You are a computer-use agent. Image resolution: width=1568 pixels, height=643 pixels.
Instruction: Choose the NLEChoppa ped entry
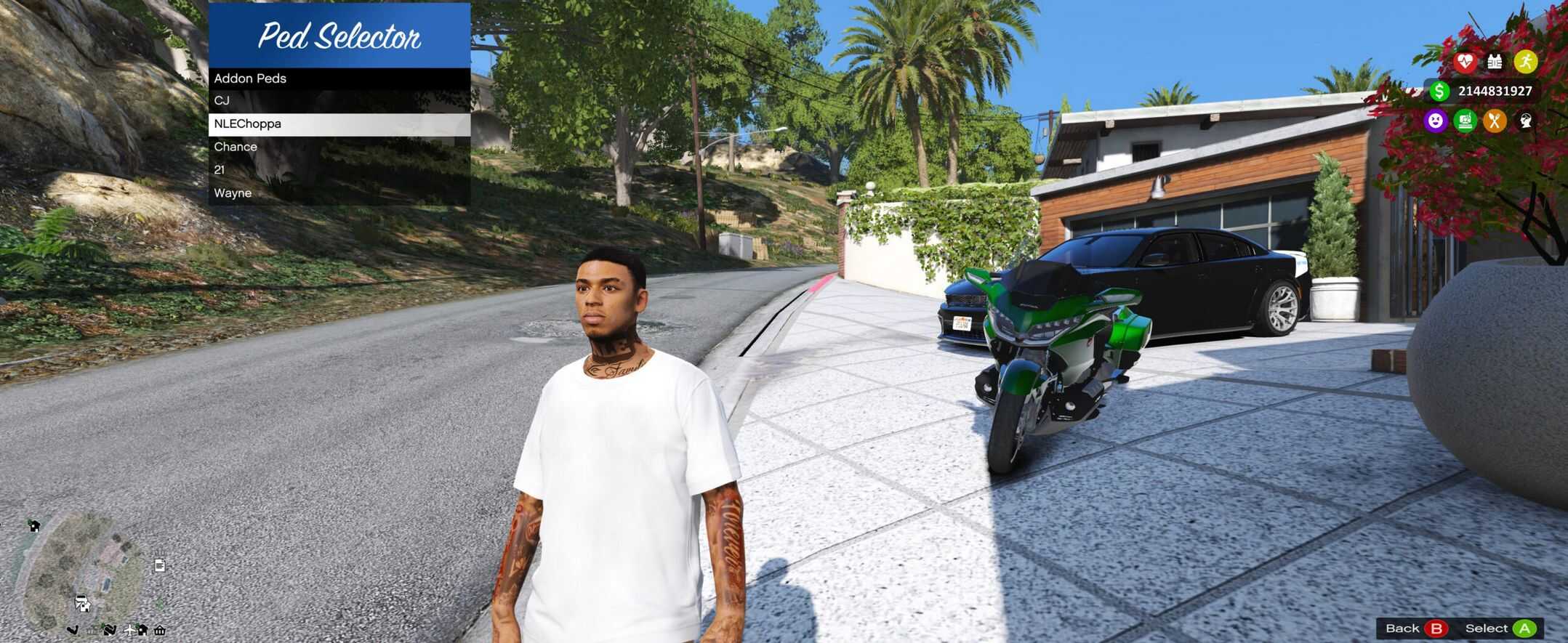pos(339,124)
